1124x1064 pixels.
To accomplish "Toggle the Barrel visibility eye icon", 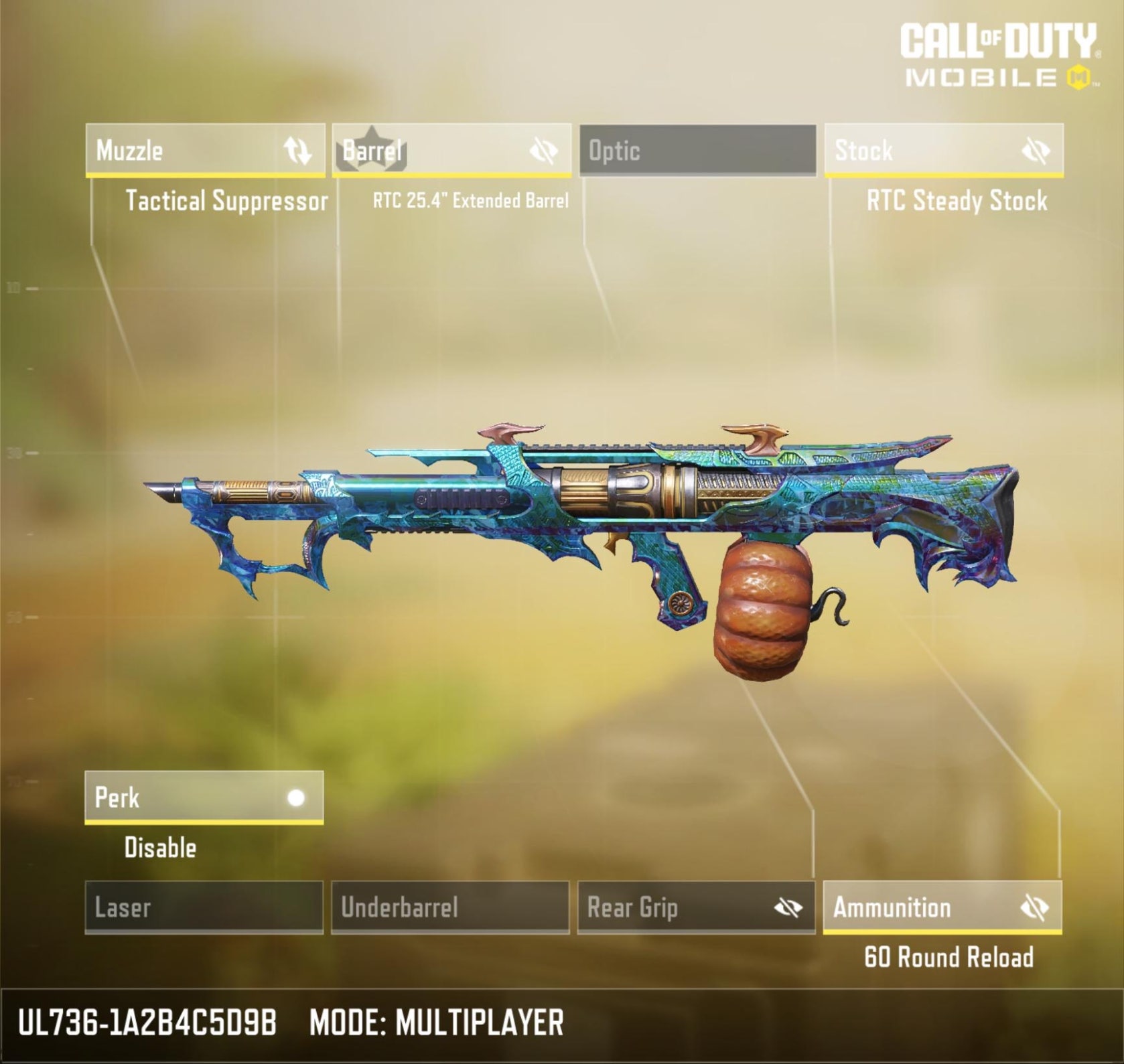I will click(x=543, y=151).
